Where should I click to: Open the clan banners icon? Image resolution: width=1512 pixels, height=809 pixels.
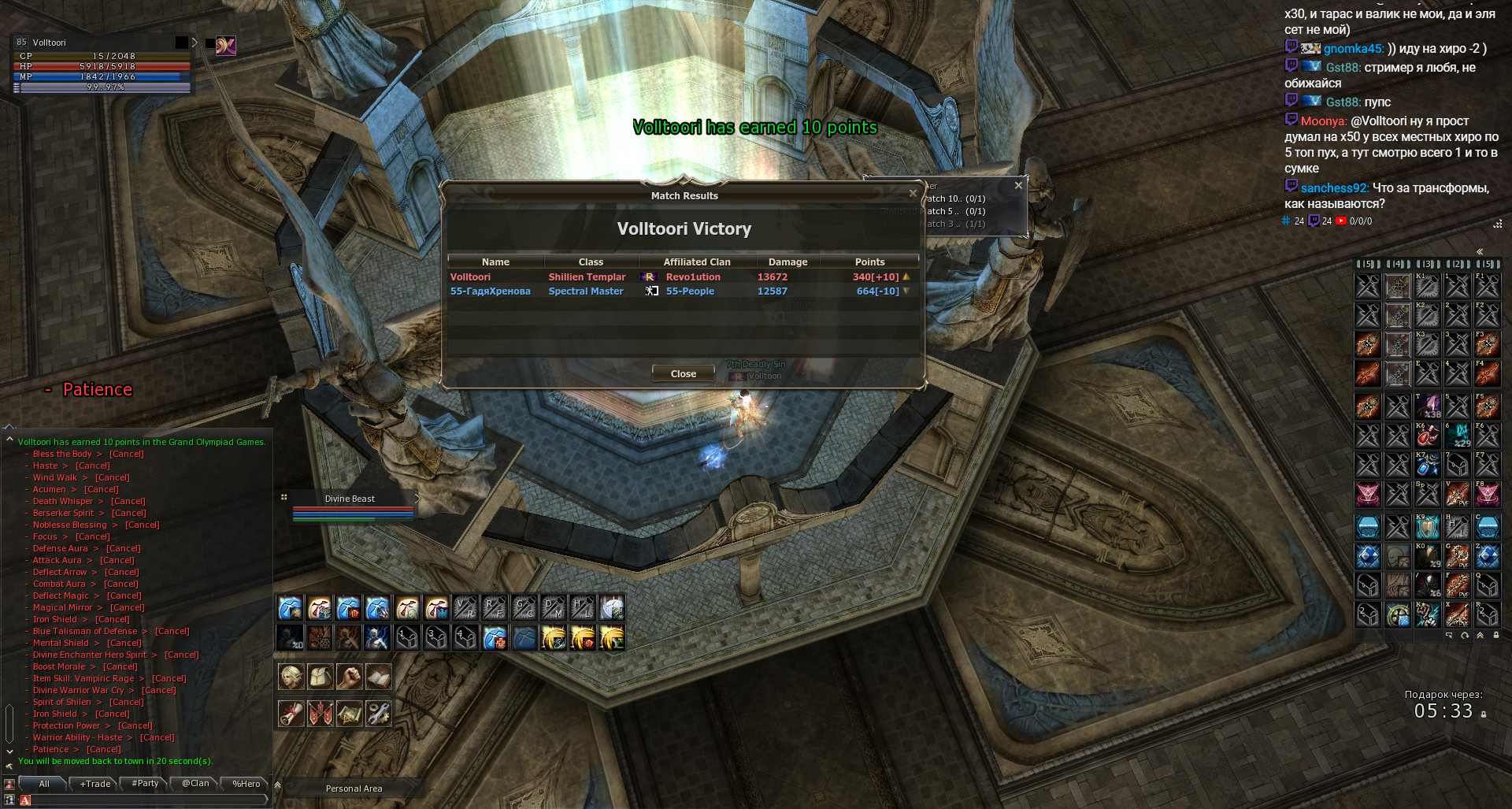click(x=320, y=714)
